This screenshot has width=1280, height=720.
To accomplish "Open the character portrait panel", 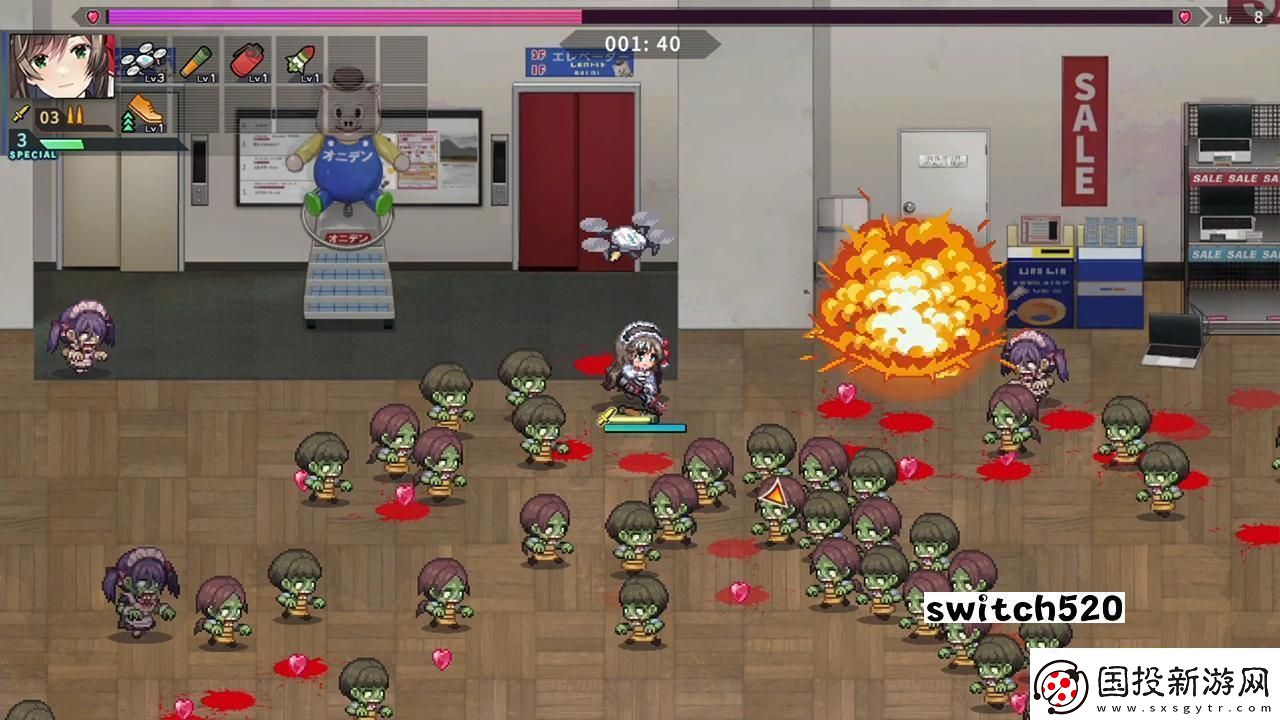I will (x=63, y=68).
